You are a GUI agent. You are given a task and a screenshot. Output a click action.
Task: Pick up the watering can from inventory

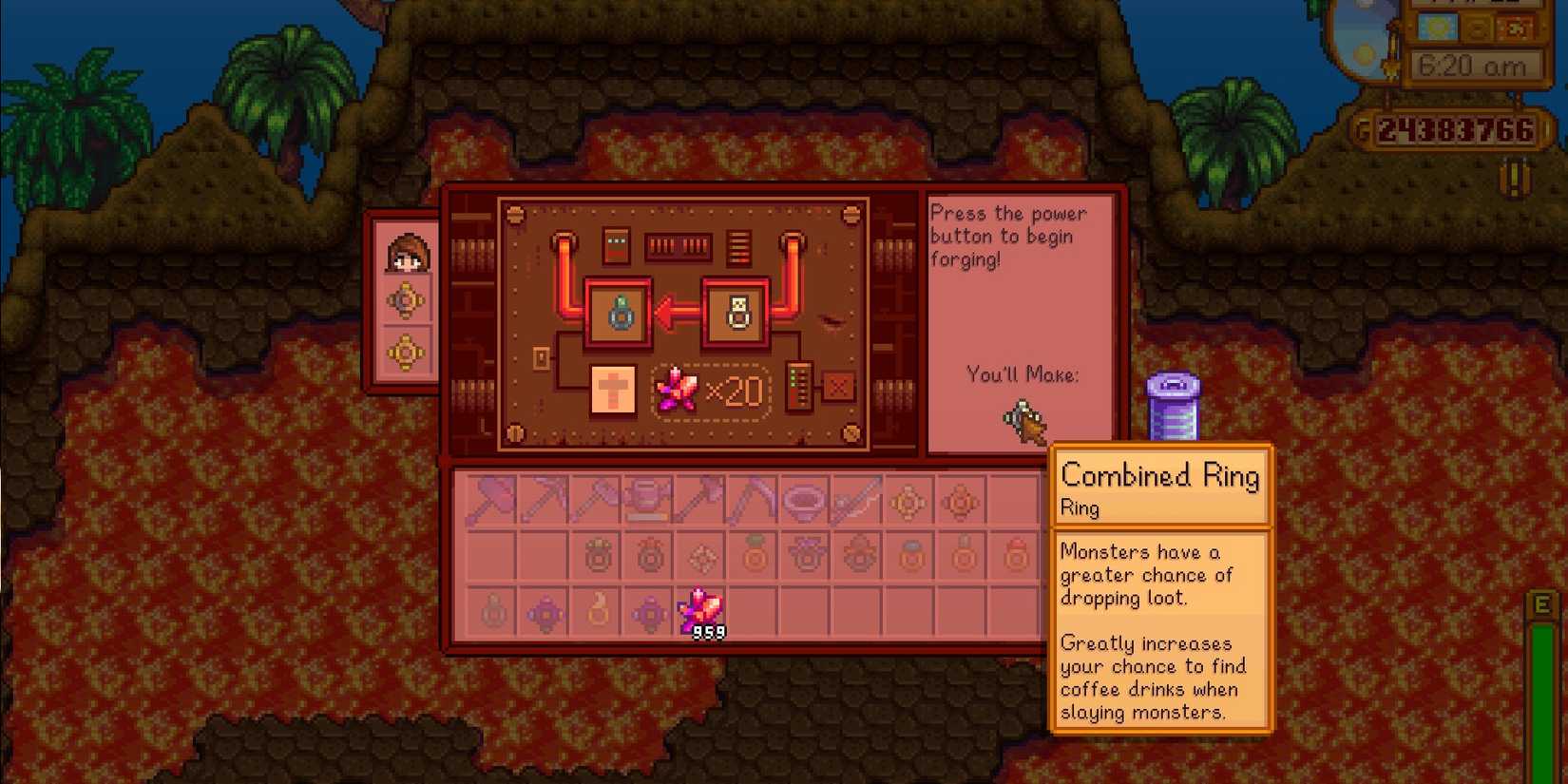[648, 499]
